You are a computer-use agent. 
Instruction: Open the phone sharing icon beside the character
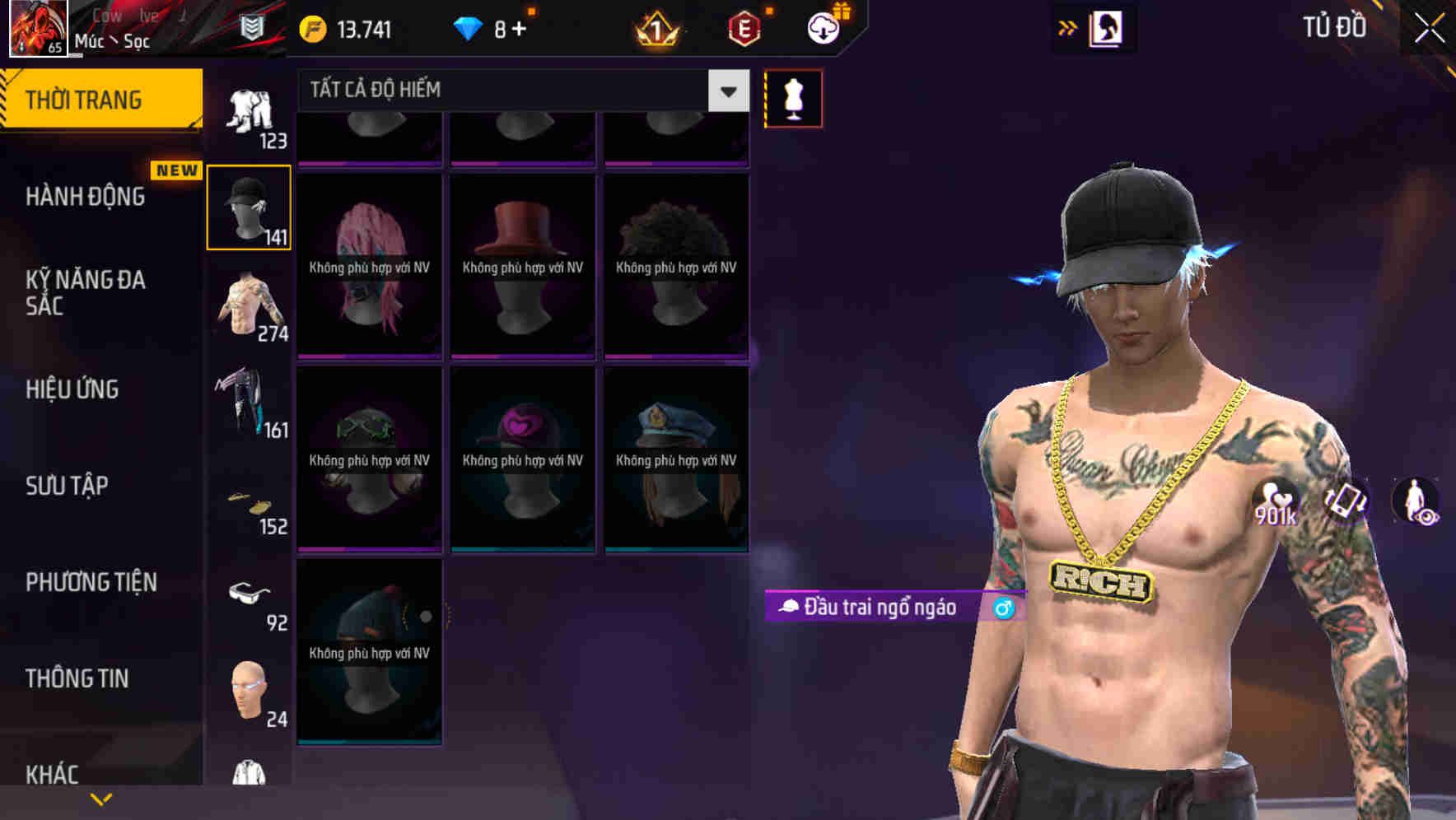1346,502
